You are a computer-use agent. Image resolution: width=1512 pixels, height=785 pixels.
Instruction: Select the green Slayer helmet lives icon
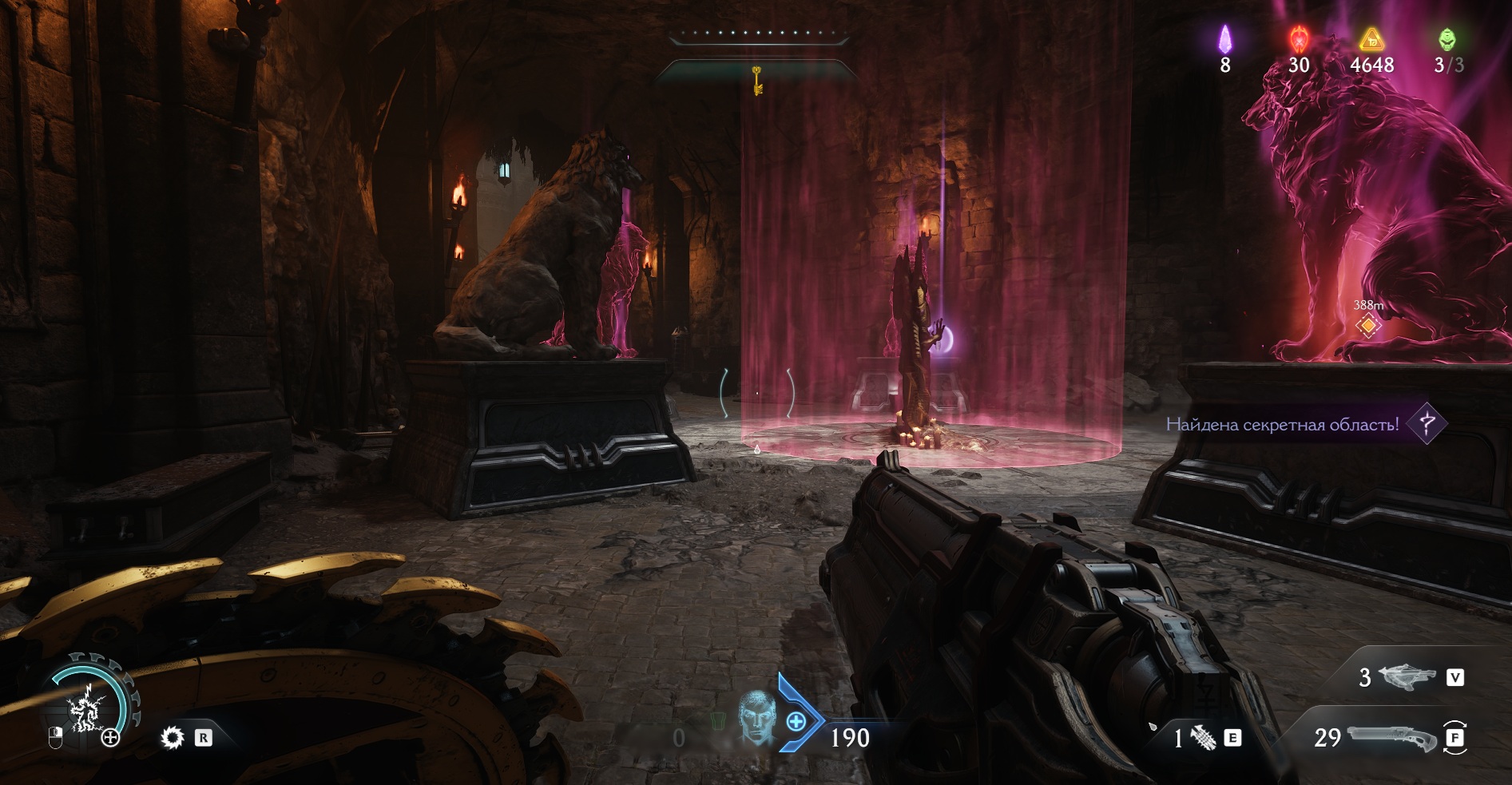point(1447,38)
